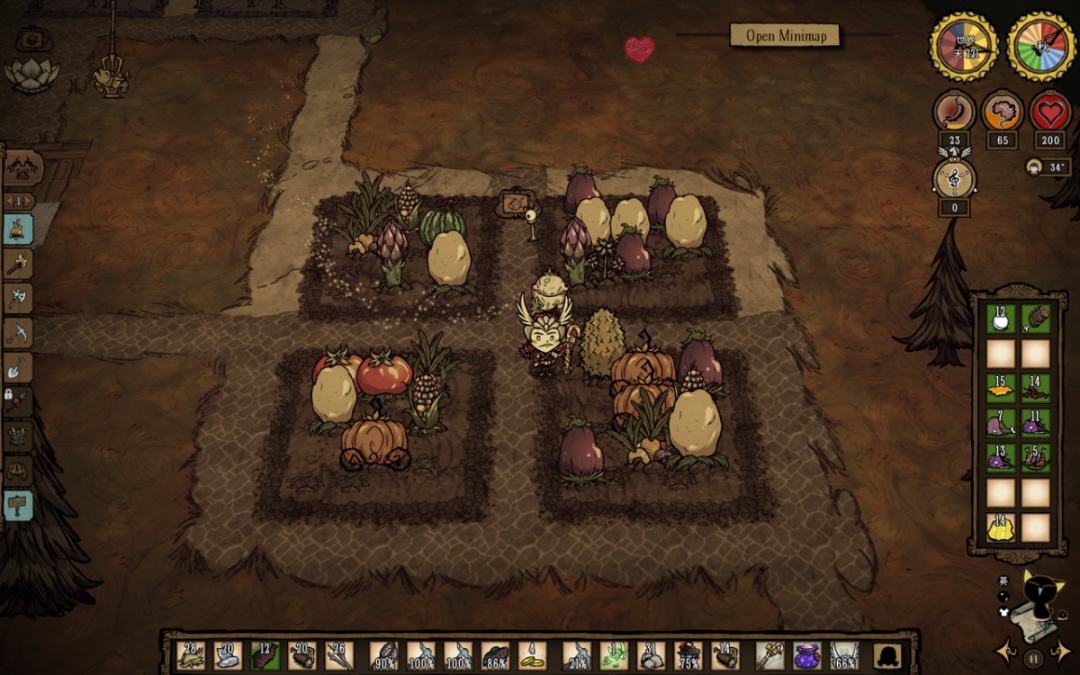1080x675 pixels.
Task: Open the map scroll icon
Action: pyautogui.click(x=1031, y=616)
